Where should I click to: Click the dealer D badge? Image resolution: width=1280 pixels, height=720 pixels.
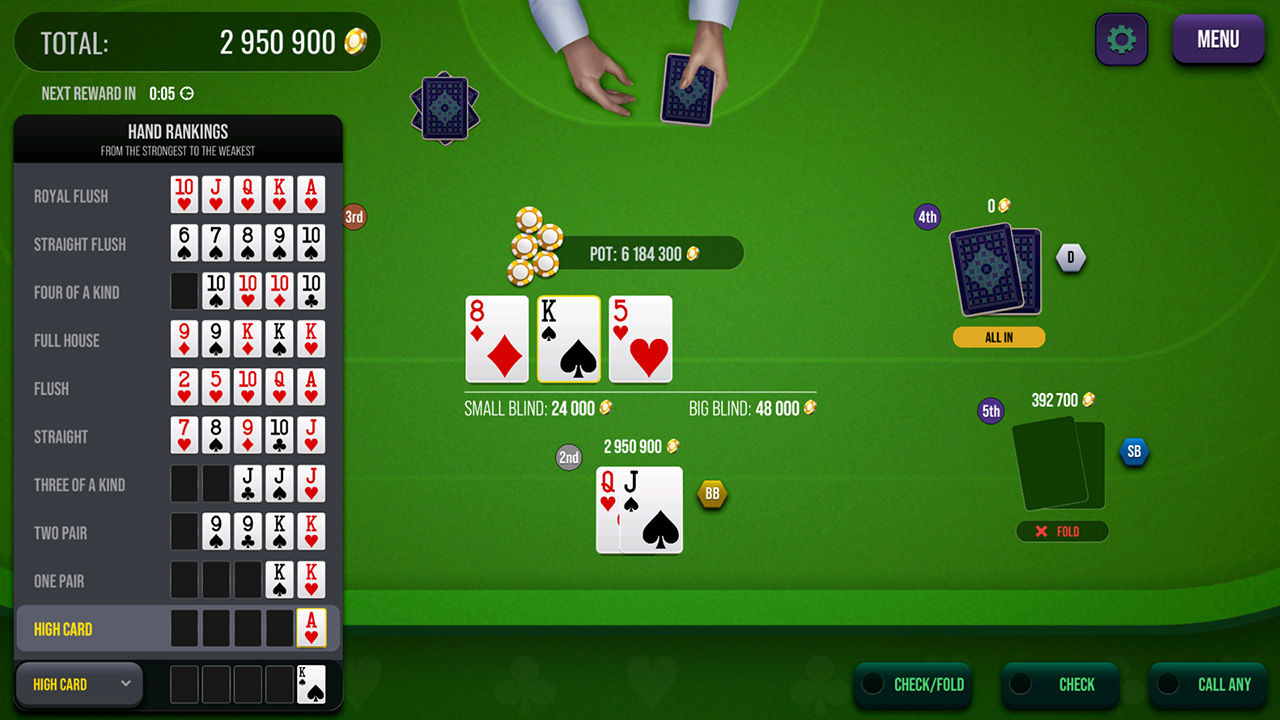tap(1071, 258)
